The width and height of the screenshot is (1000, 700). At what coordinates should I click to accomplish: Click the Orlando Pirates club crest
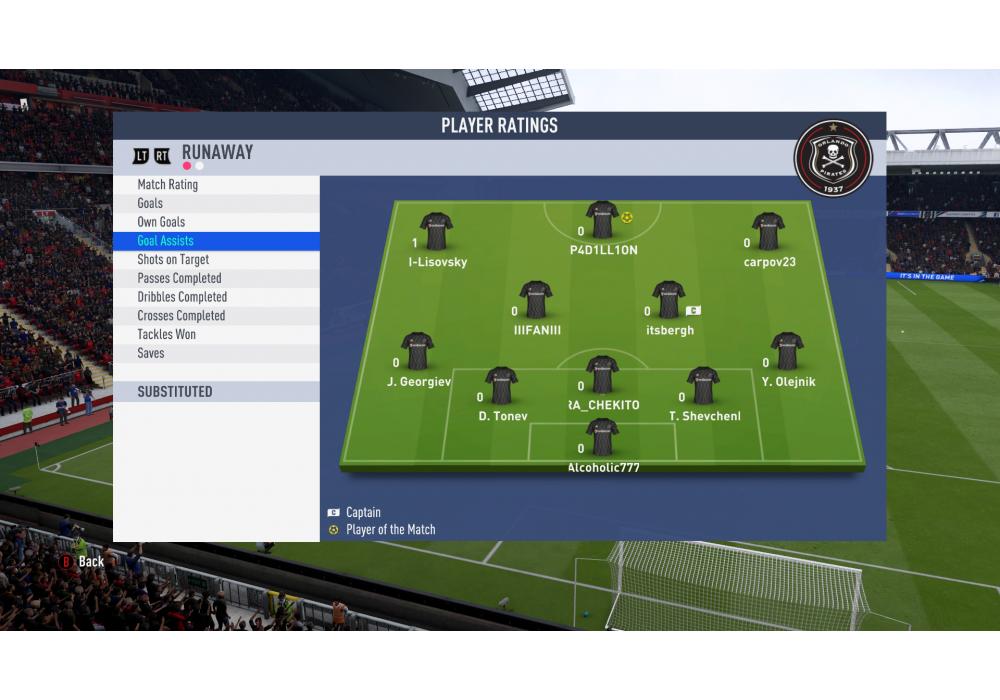coord(833,158)
